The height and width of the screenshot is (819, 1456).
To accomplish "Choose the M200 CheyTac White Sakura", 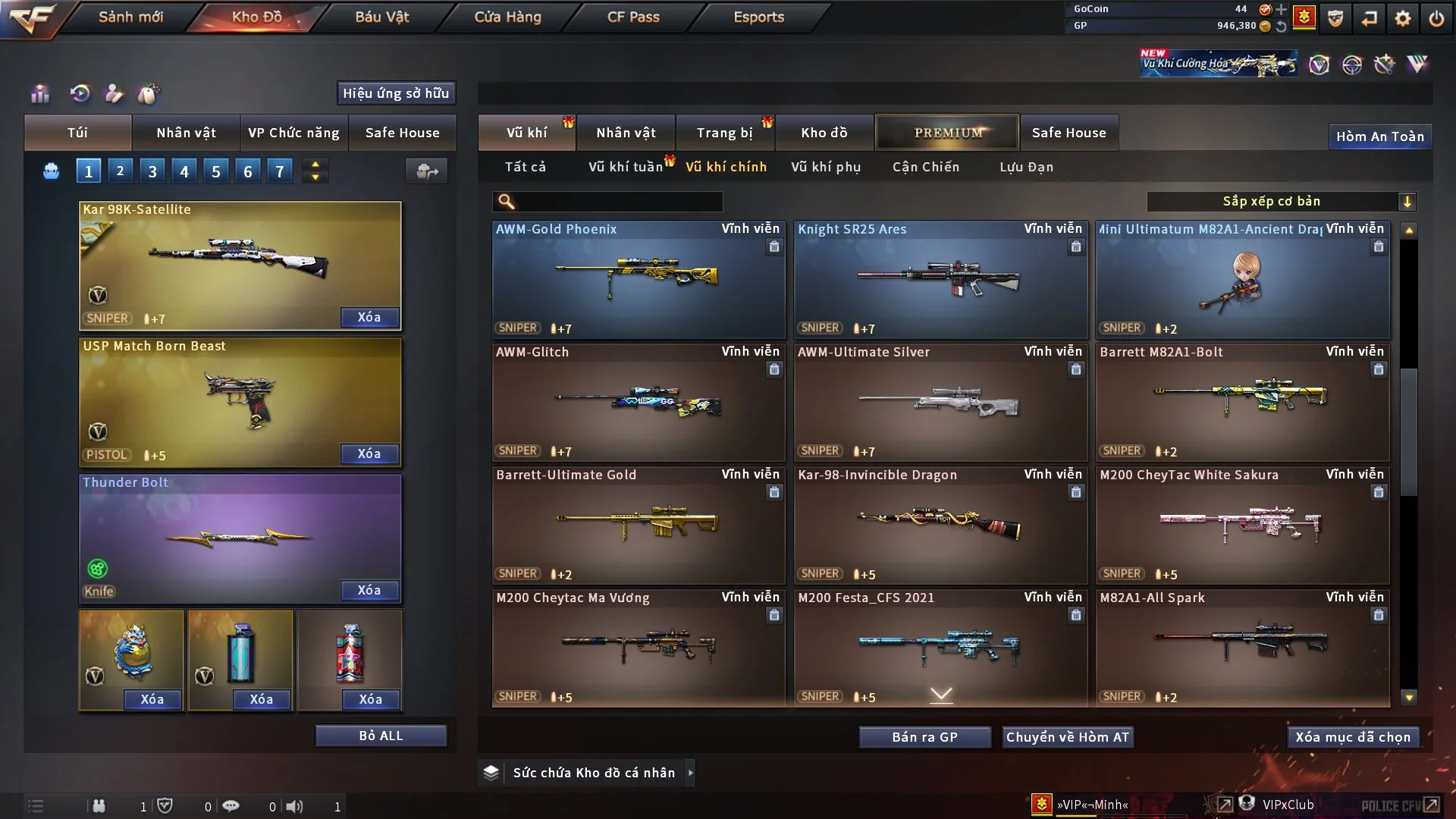I will [x=1242, y=525].
